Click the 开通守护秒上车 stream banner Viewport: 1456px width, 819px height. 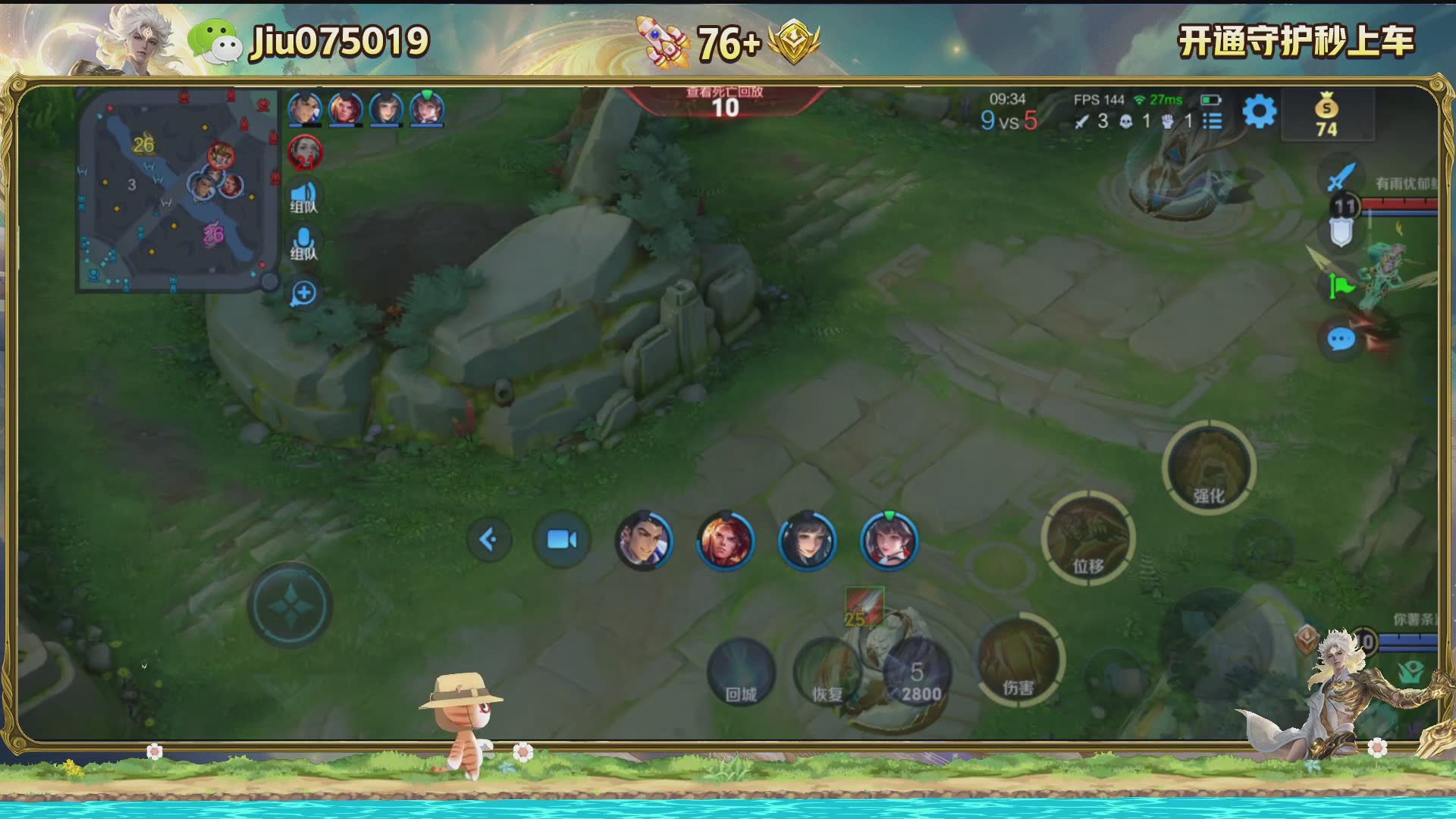(1295, 41)
